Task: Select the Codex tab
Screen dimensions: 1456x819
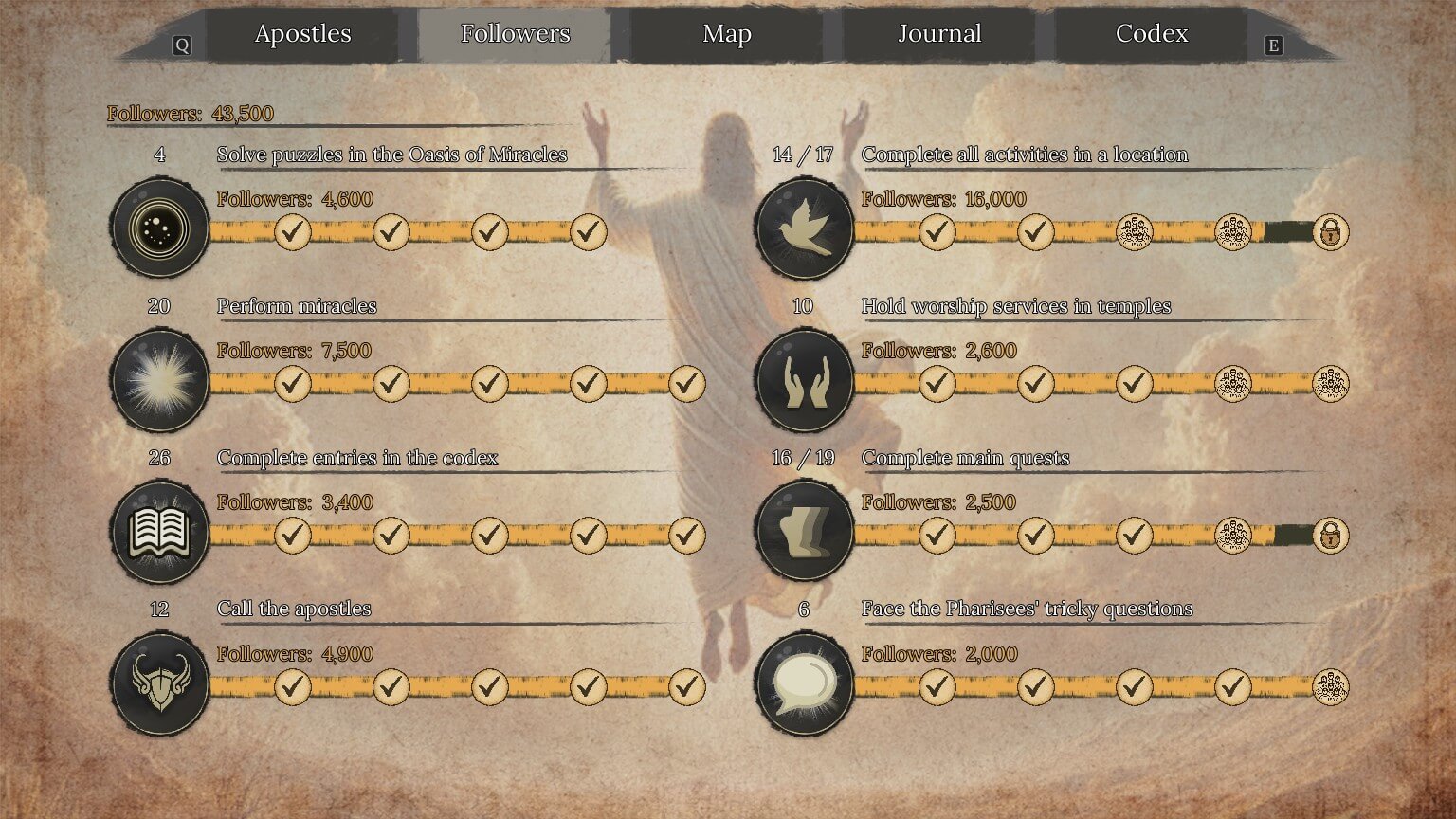Action: pos(1151,33)
